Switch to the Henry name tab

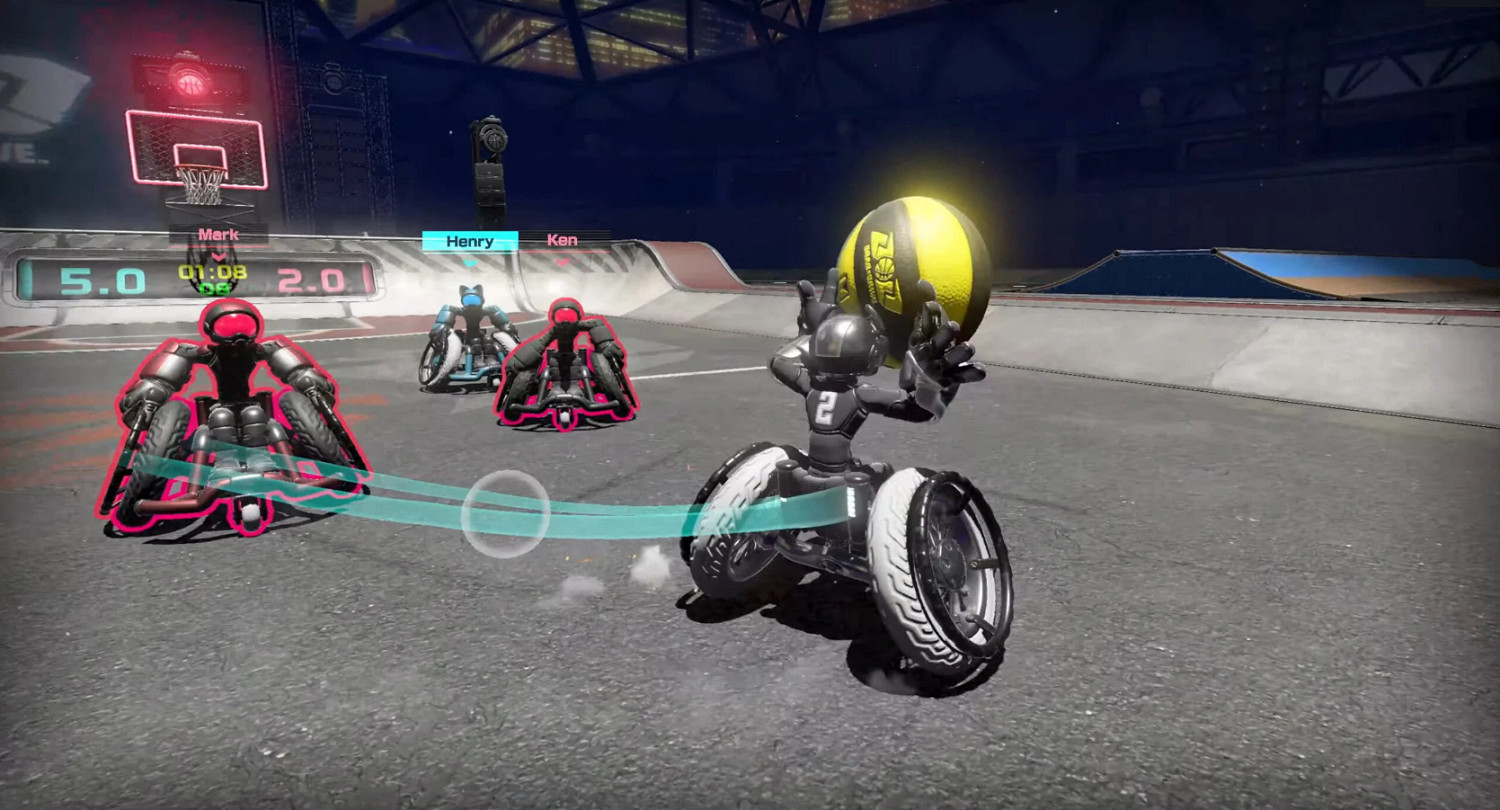click(x=470, y=240)
